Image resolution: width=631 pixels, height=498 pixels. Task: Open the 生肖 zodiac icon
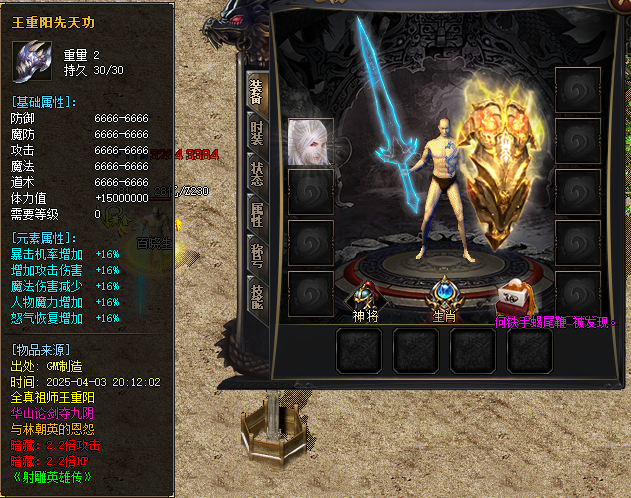coord(444,297)
